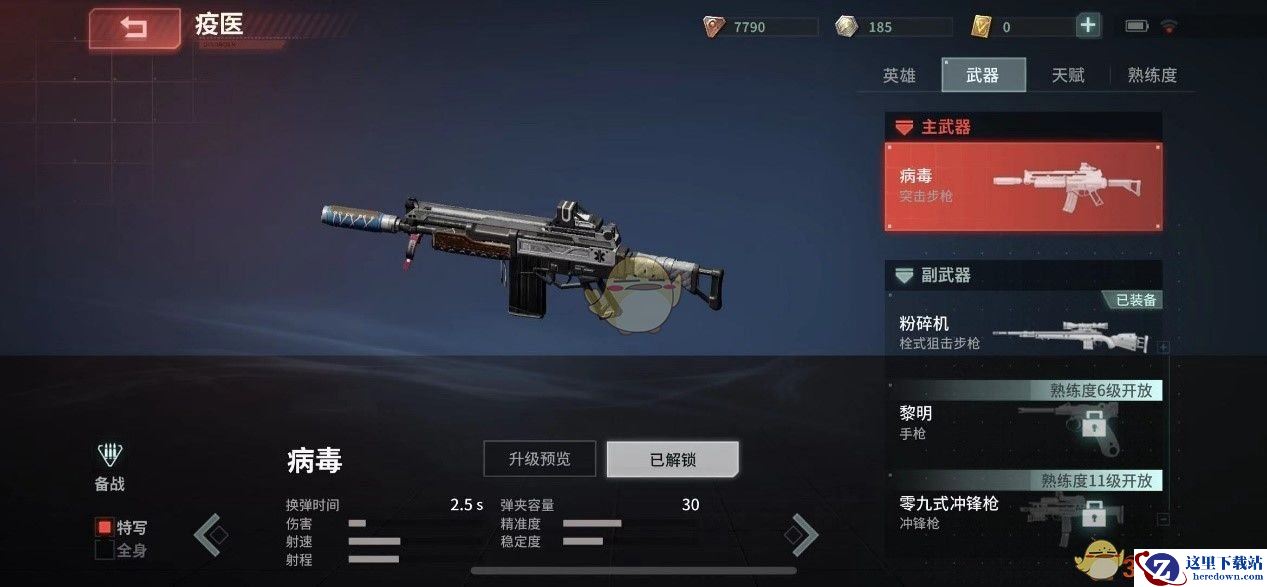Pick the locked 零九式冲锋枪 entry
1267x587 pixels.
pos(1023,511)
